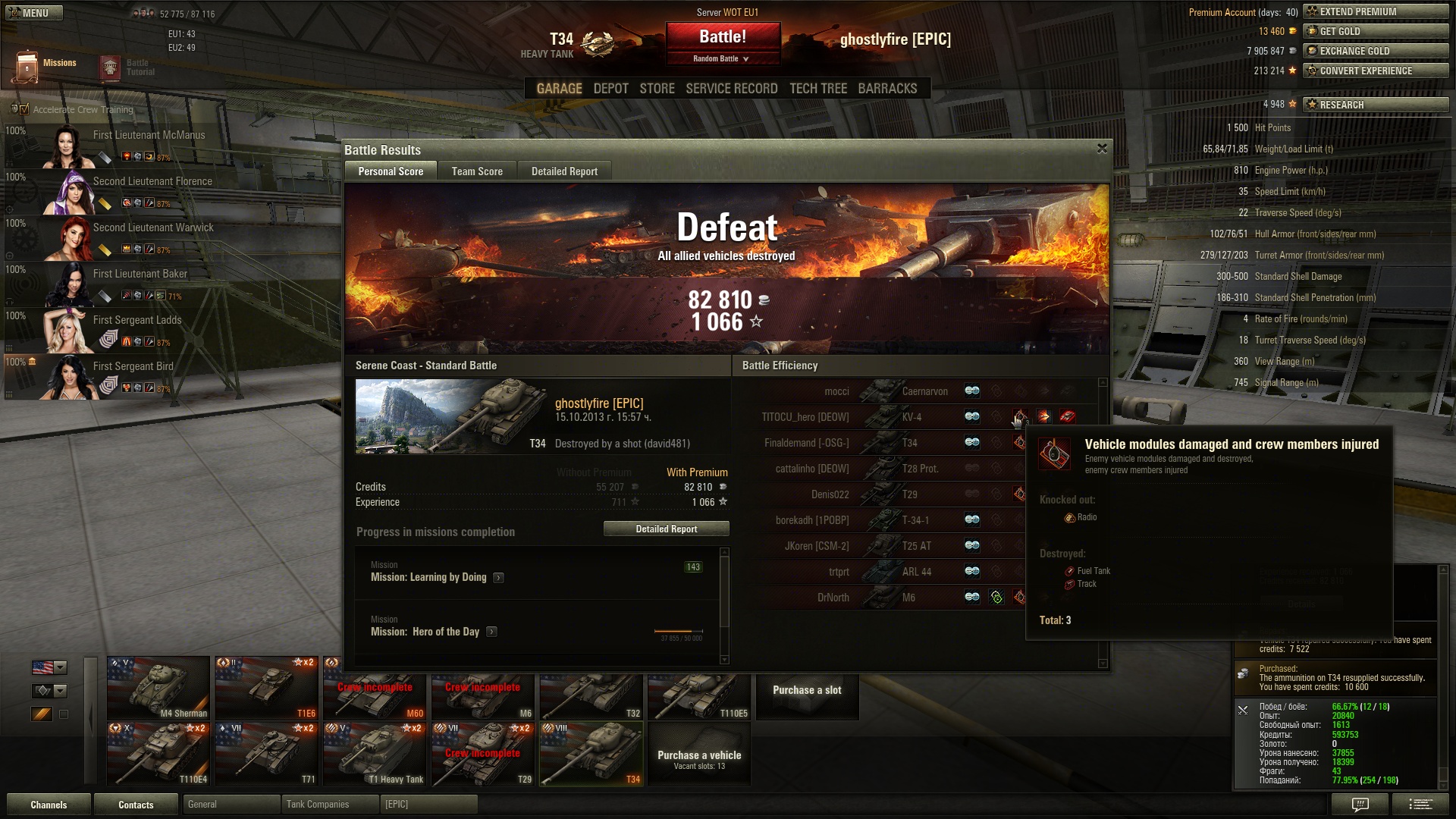Image resolution: width=1456 pixels, height=819 pixels.
Task: Switch to the Team Score tab
Action: [x=477, y=171]
